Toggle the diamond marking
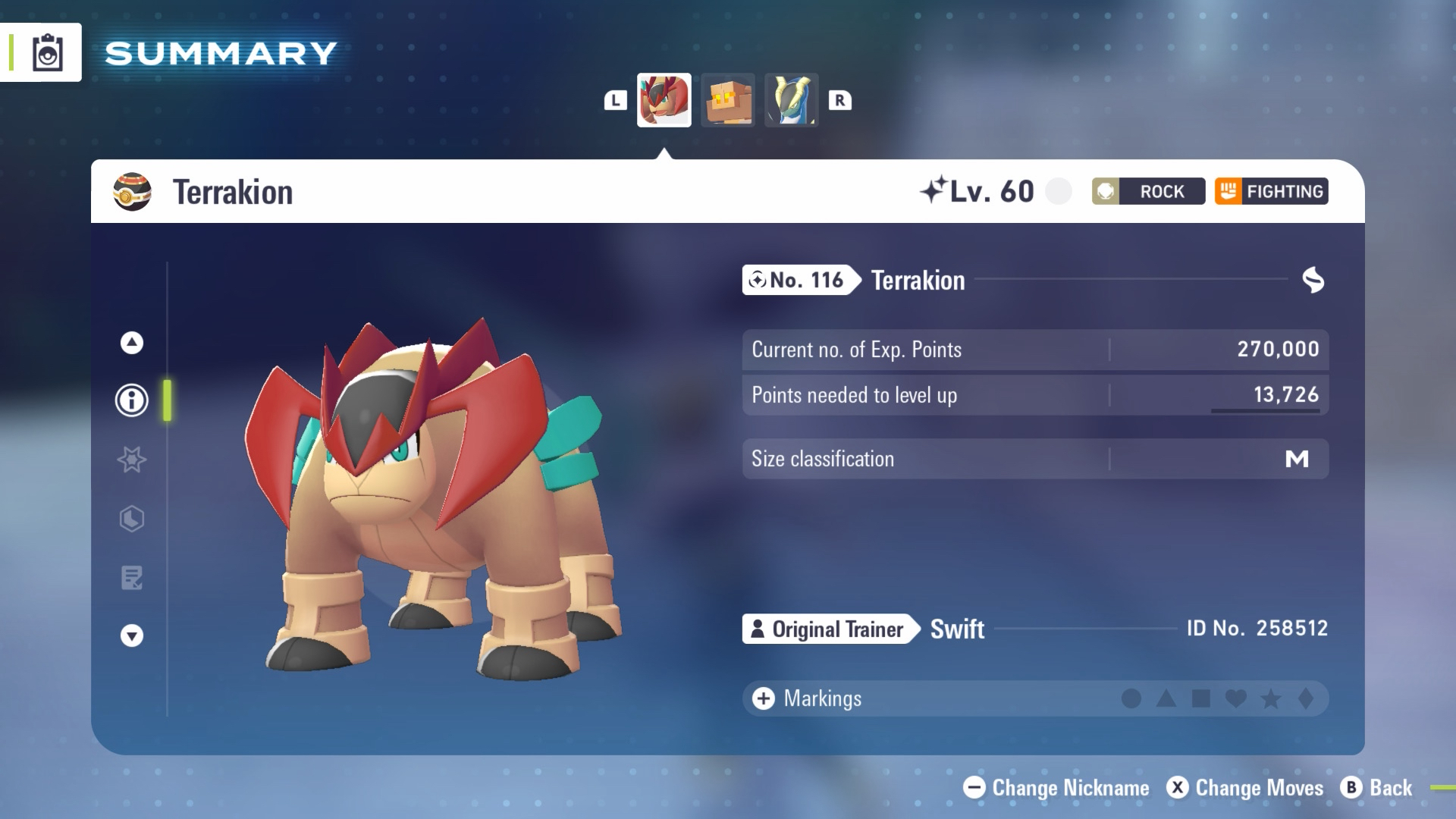 click(1306, 698)
